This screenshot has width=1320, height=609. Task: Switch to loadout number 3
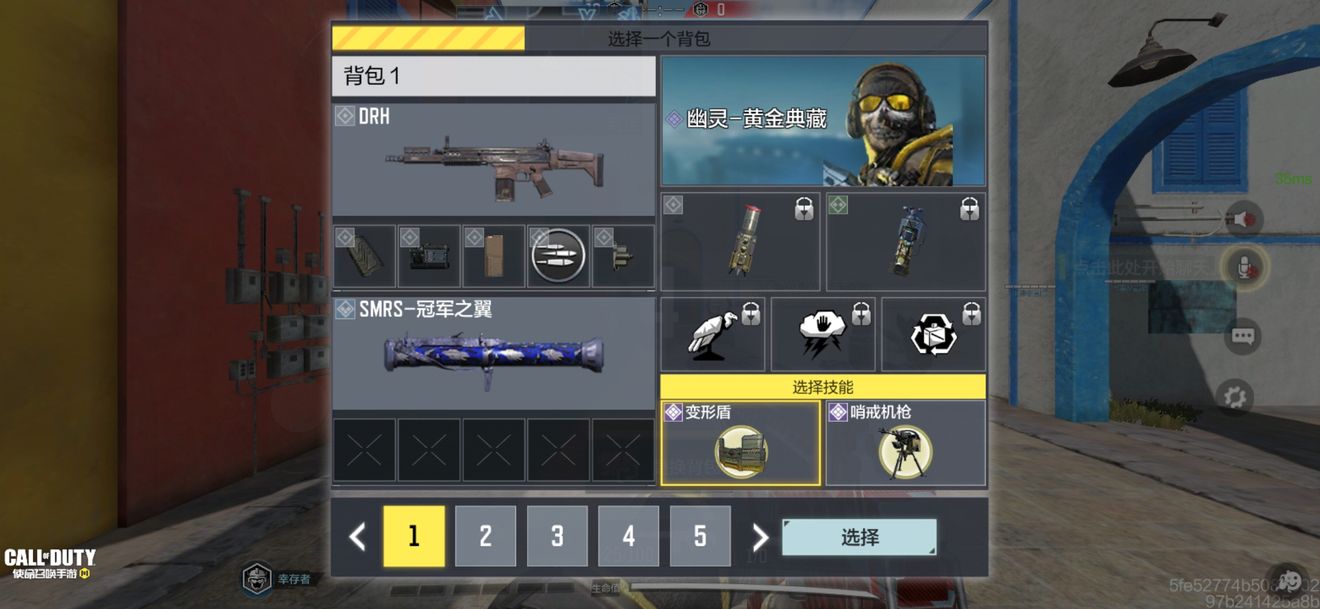(557, 536)
